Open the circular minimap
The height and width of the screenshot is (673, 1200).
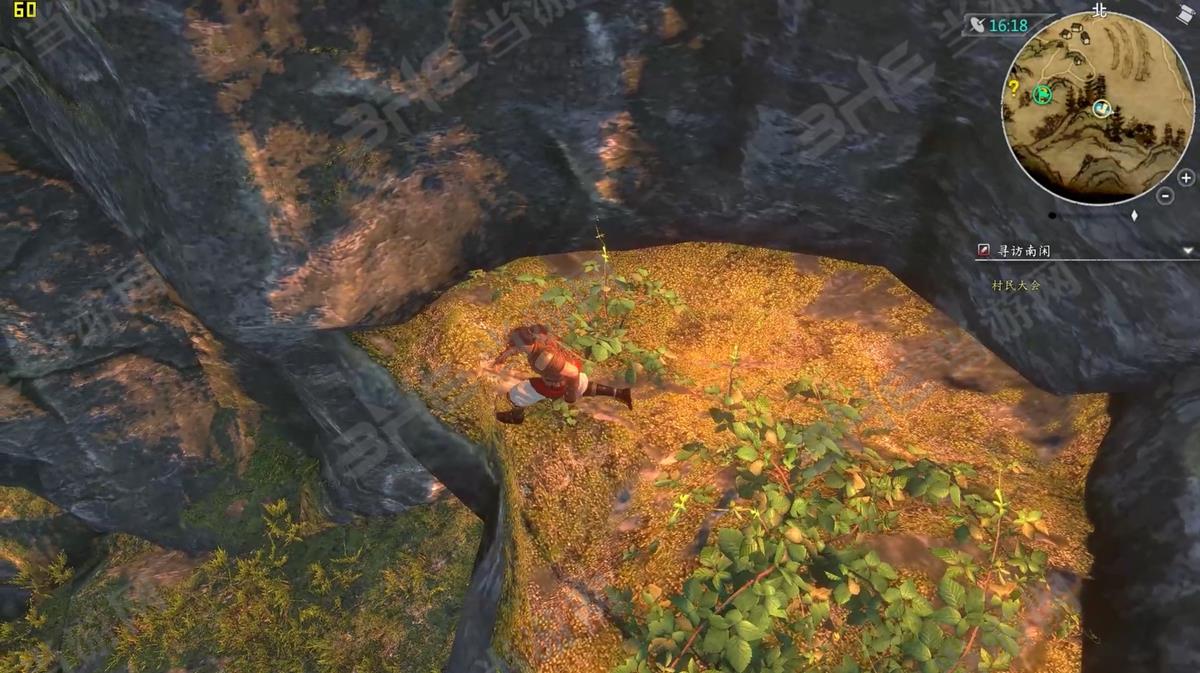tap(1098, 108)
